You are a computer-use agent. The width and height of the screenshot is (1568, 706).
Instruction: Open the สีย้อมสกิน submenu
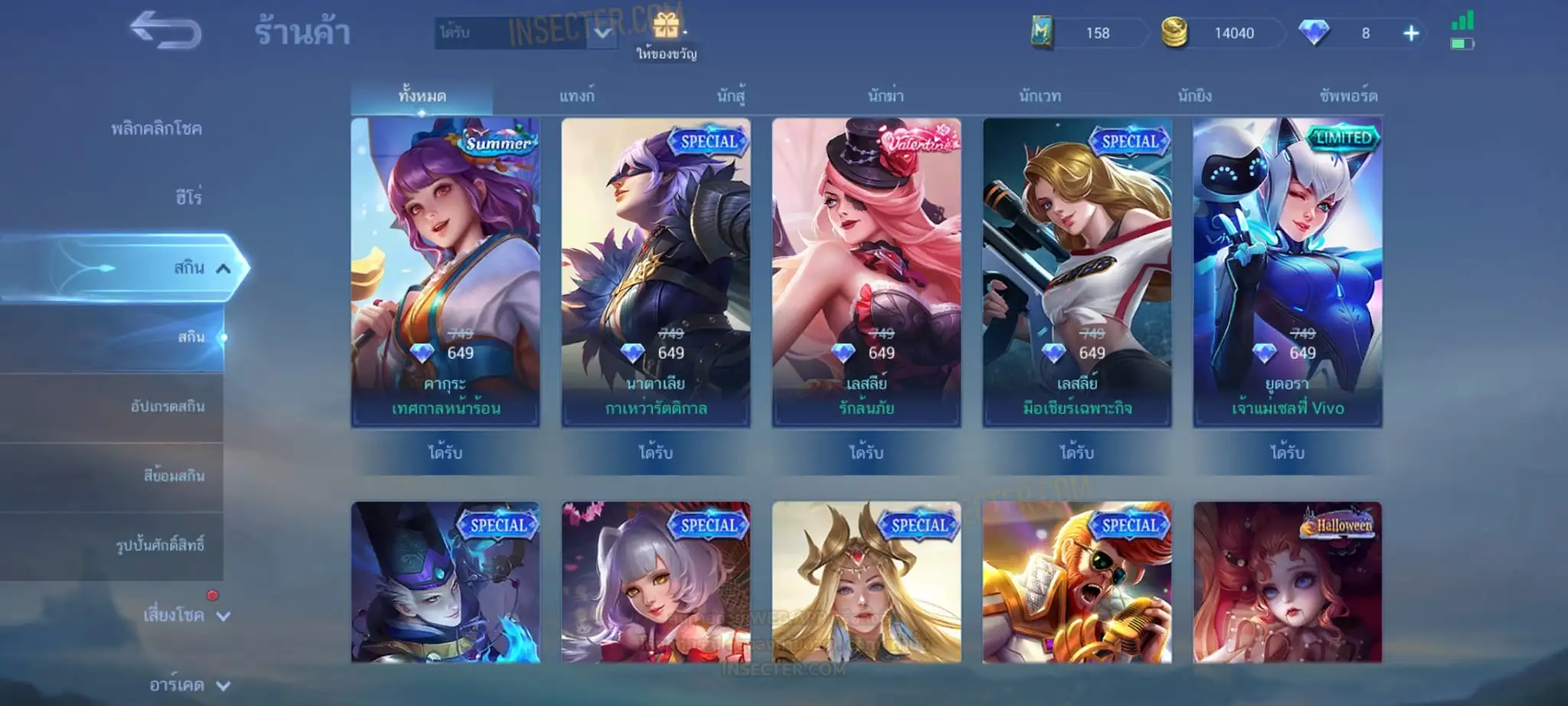click(x=174, y=476)
